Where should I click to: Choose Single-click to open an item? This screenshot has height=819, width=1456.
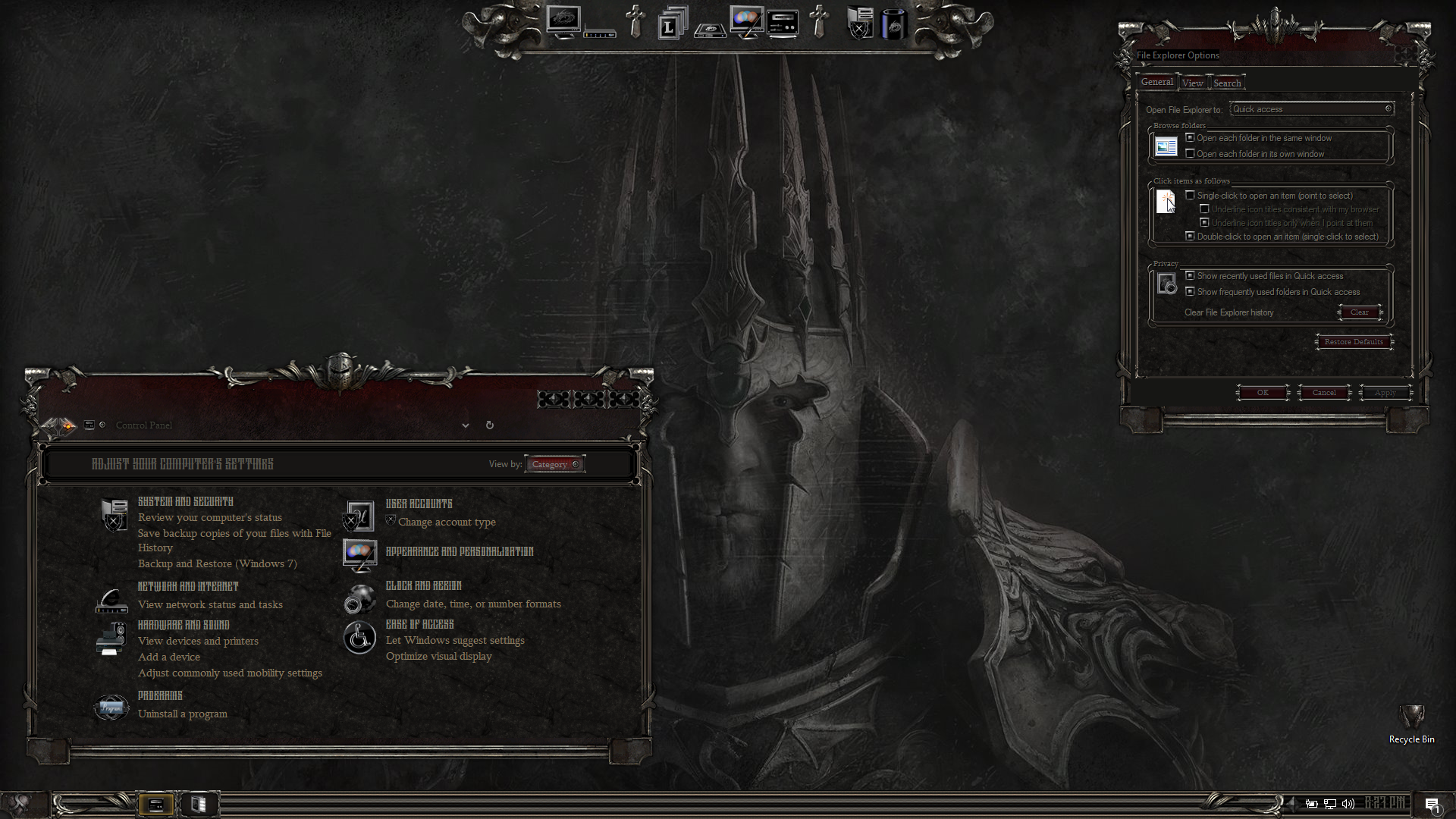1191,196
